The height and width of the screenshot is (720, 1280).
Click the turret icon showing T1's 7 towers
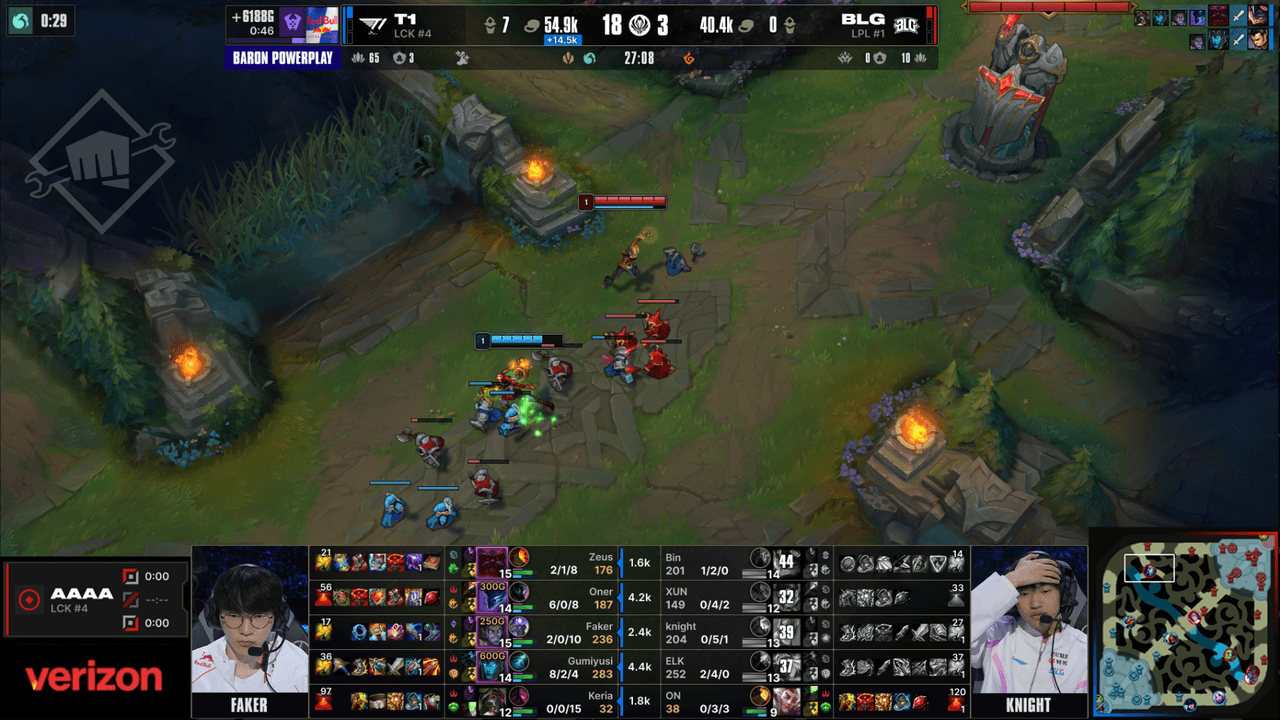tap(490, 25)
